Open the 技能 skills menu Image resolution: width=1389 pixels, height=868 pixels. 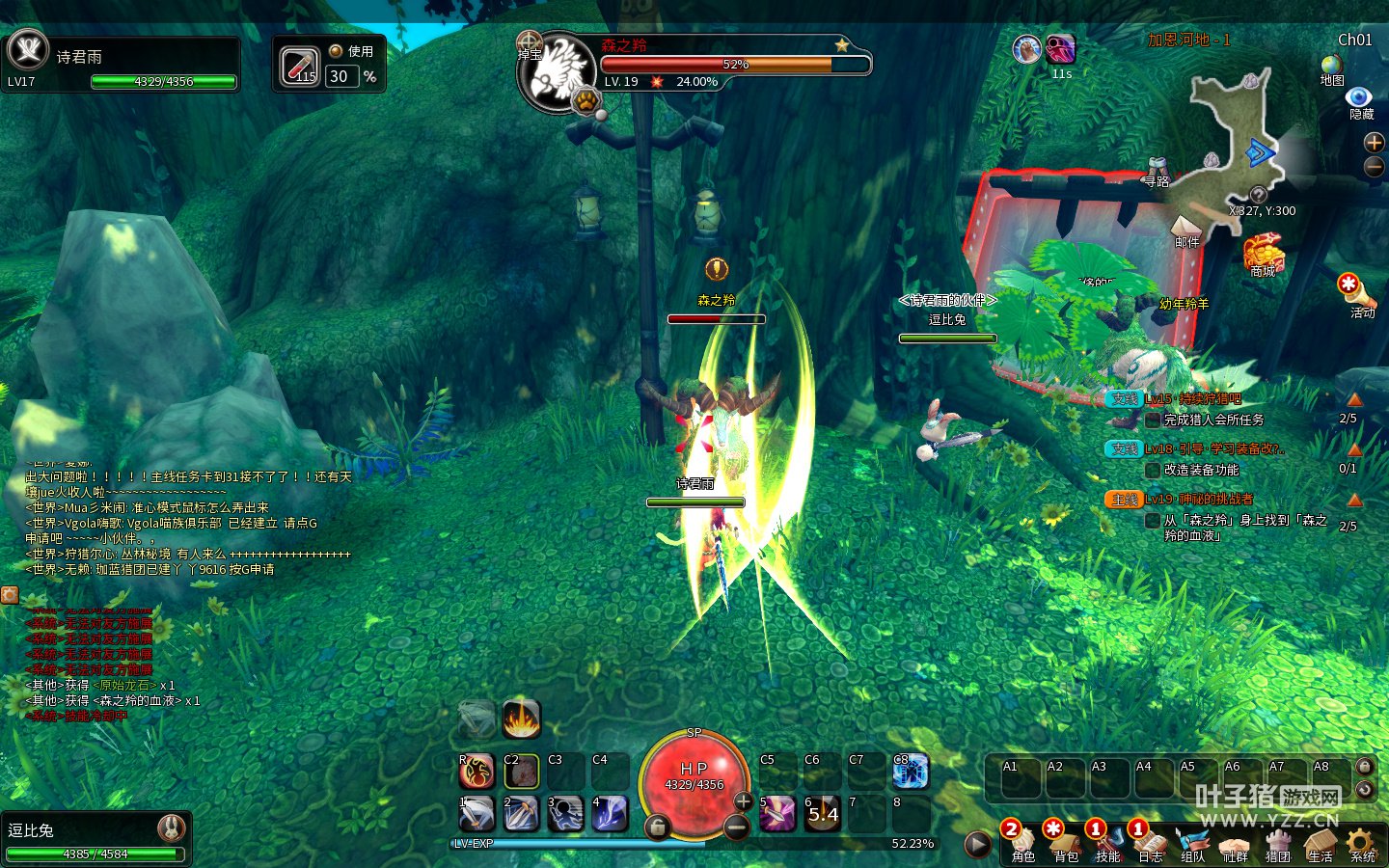point(1108,843)
